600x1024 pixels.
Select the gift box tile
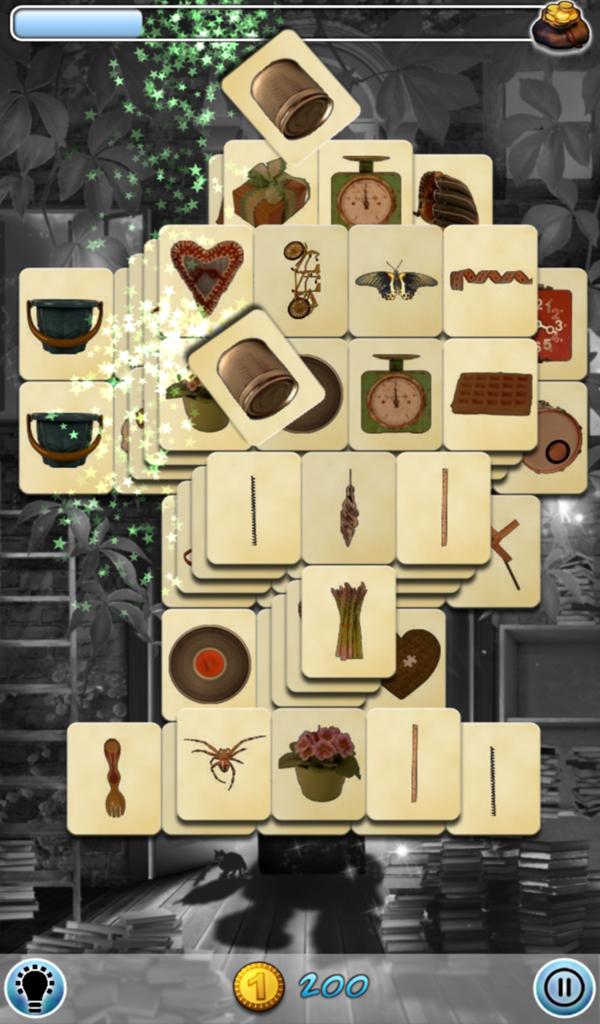[x=270, y=193]
